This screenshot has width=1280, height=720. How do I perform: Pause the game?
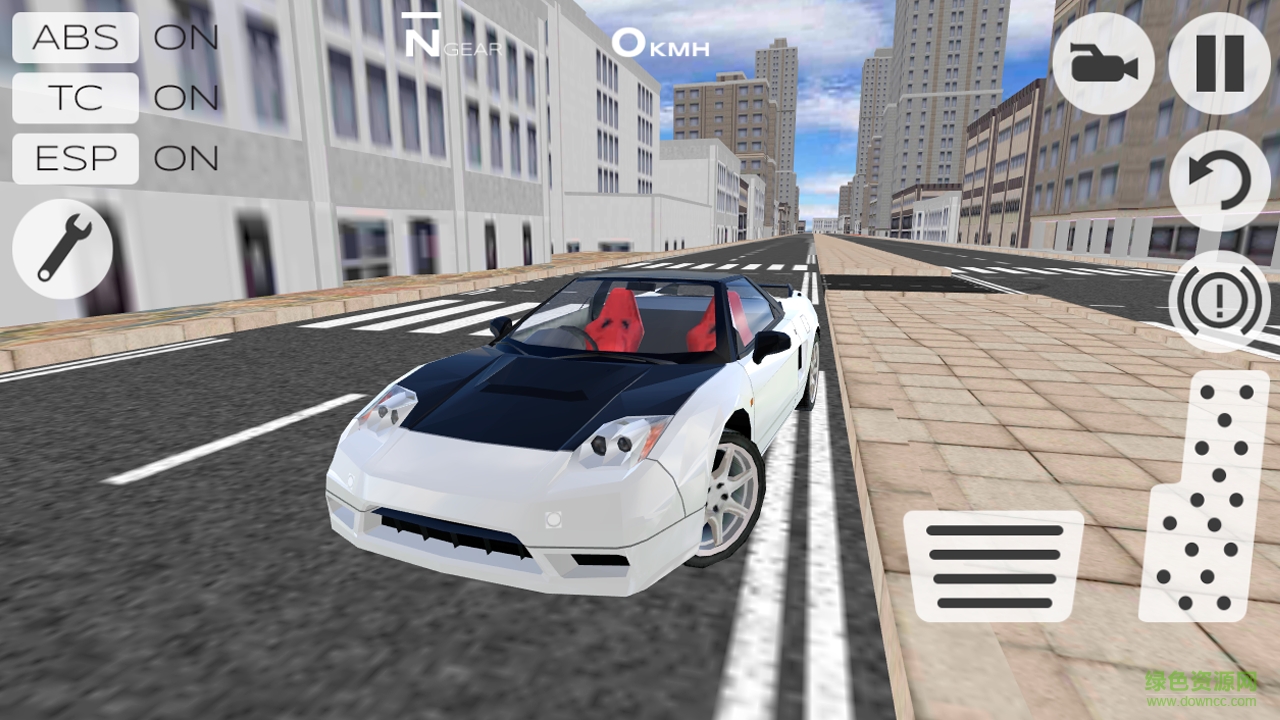[x=1218, y=63]
